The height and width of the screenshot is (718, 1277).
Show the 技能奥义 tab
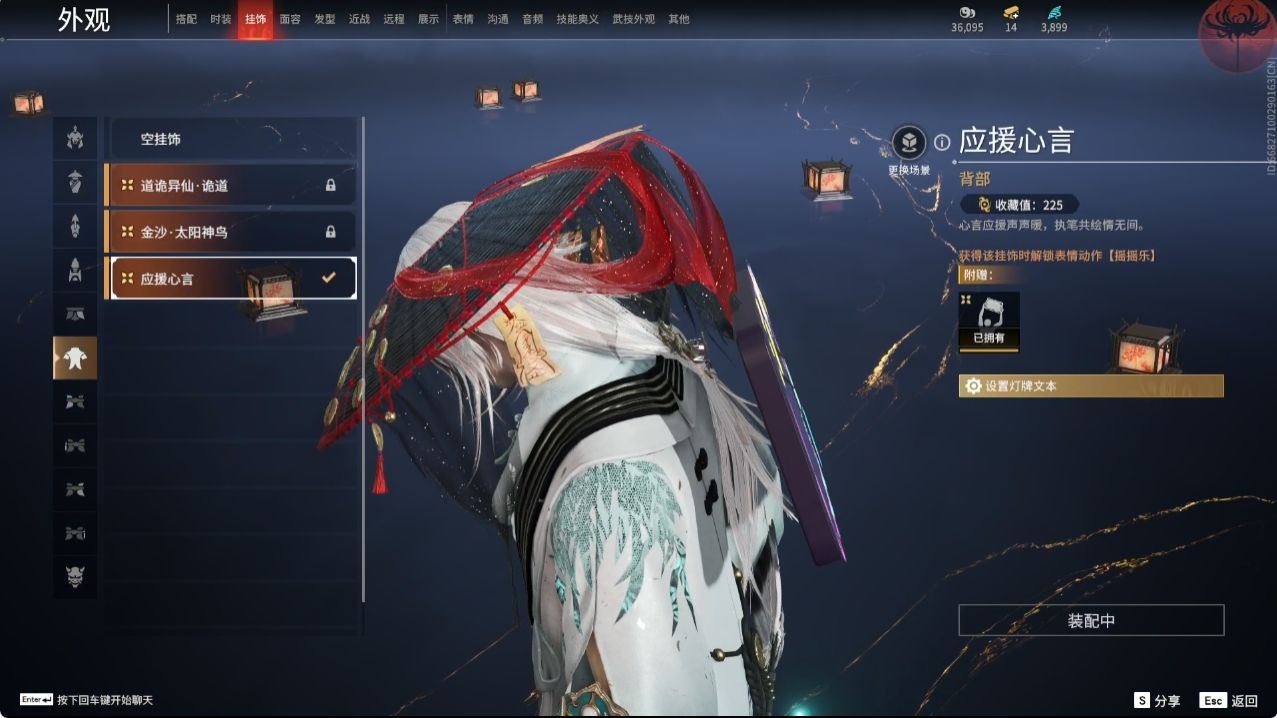(x=578, y=19)
